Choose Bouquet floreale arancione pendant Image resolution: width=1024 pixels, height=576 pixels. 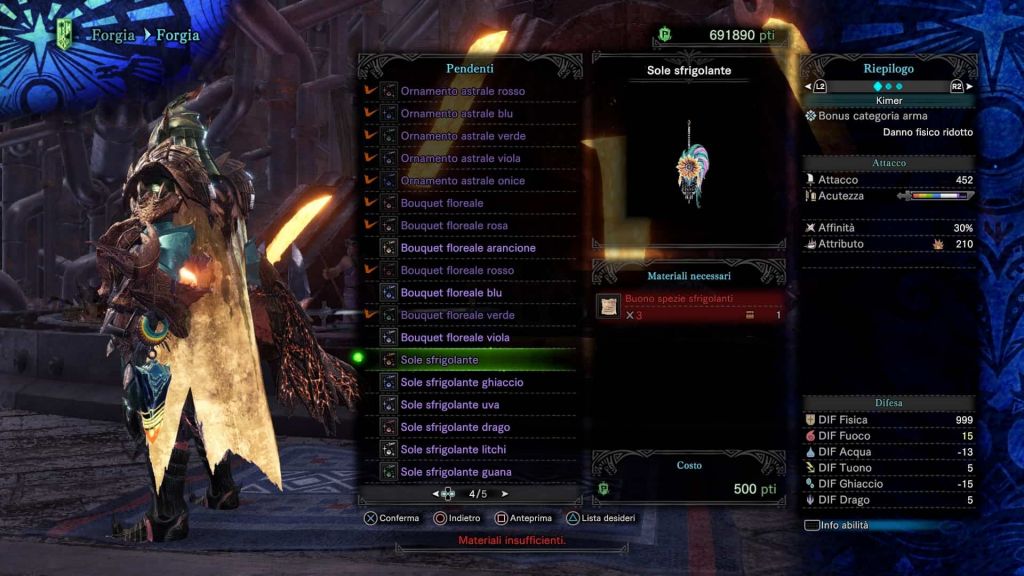[468, 248]
